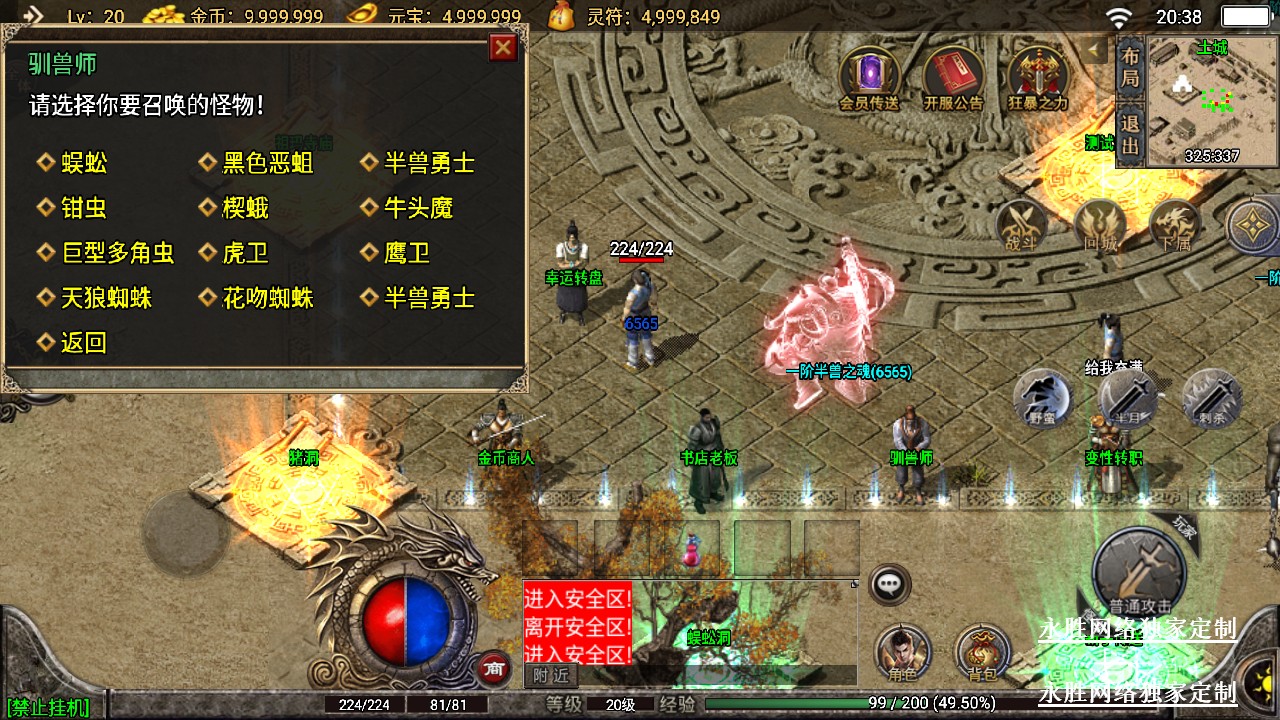This screenshot has width=1280, height=720.
Task: Summon the 虎卫 monster
Action: [x=245, y=253]
